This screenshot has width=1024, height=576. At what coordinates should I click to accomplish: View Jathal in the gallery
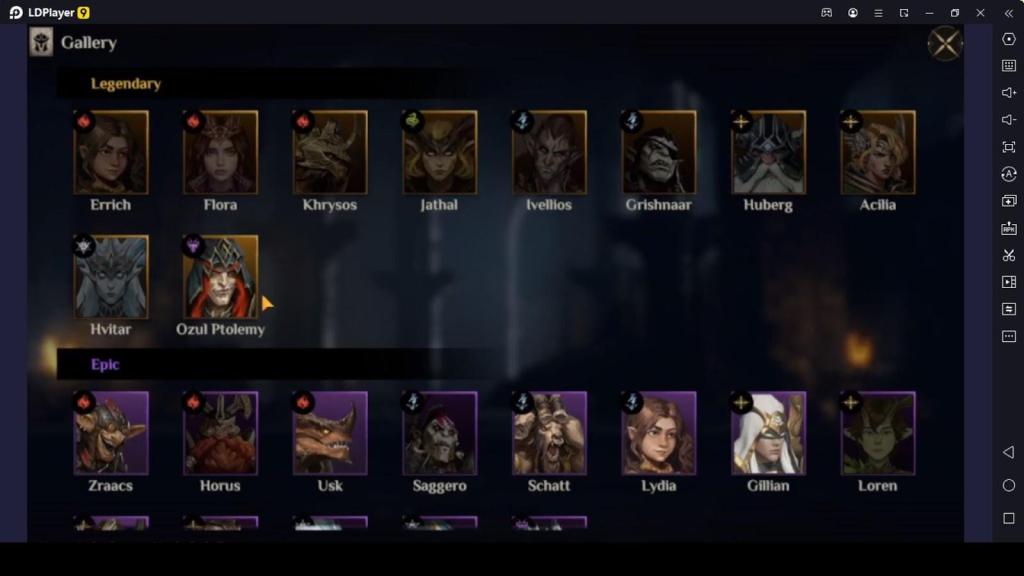[x=439, y=153]
